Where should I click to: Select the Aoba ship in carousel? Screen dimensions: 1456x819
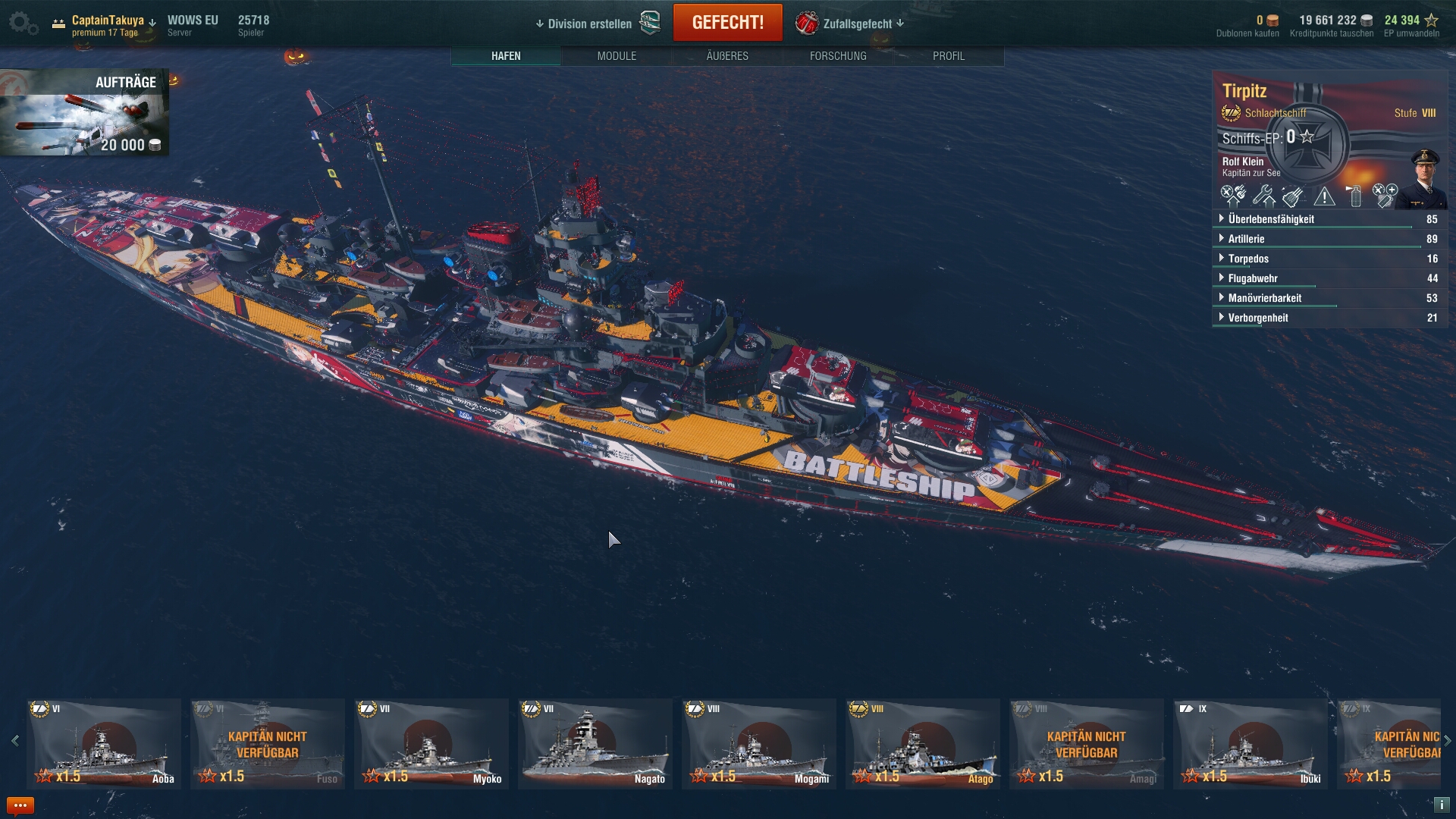[x=104, y=743]
